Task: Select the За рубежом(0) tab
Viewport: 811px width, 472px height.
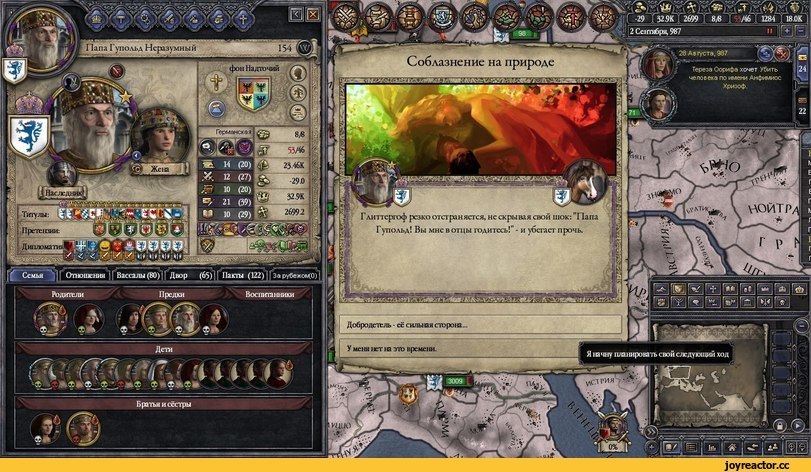Action: [x=294, y=275]
